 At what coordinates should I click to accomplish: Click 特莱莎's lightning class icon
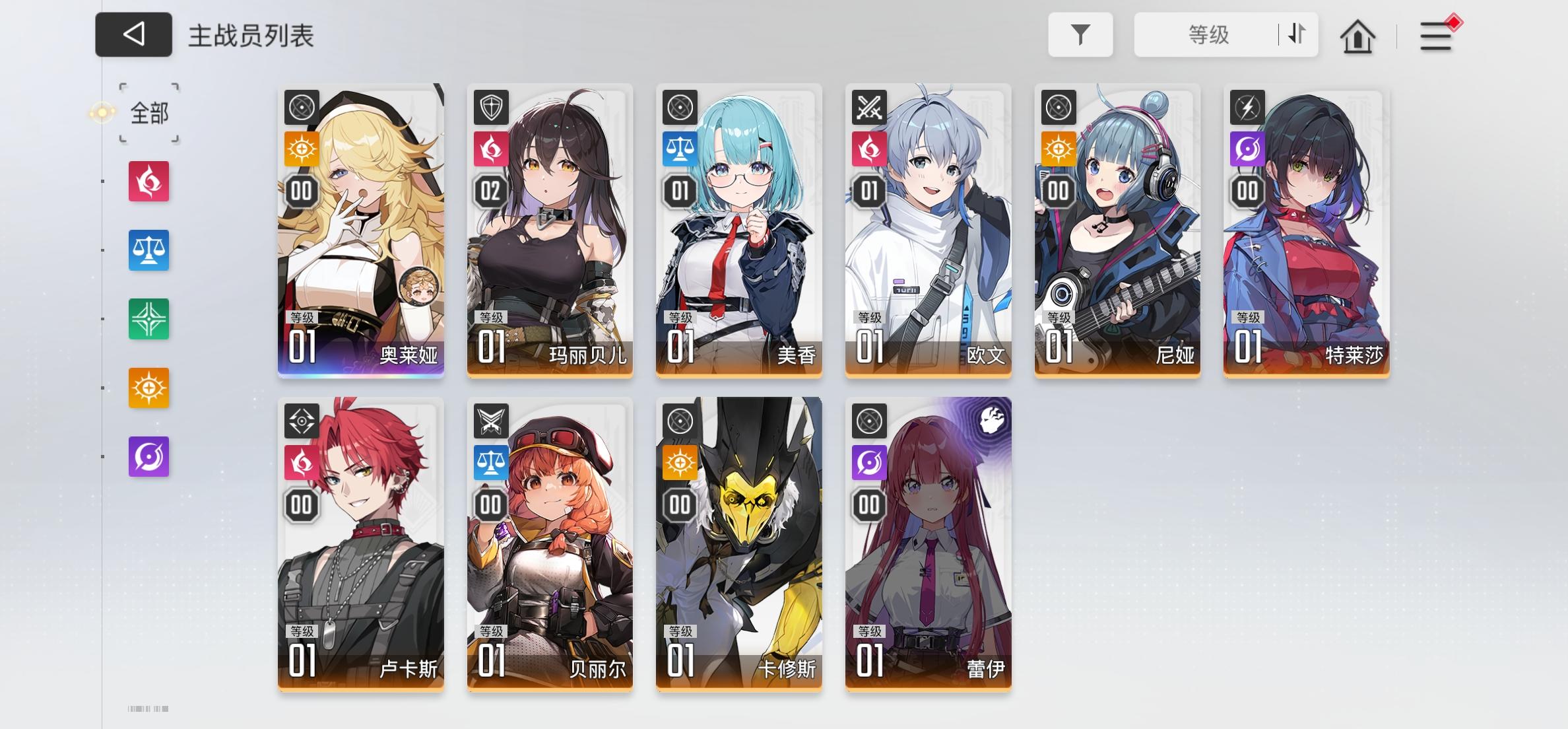pos(1246,106)
